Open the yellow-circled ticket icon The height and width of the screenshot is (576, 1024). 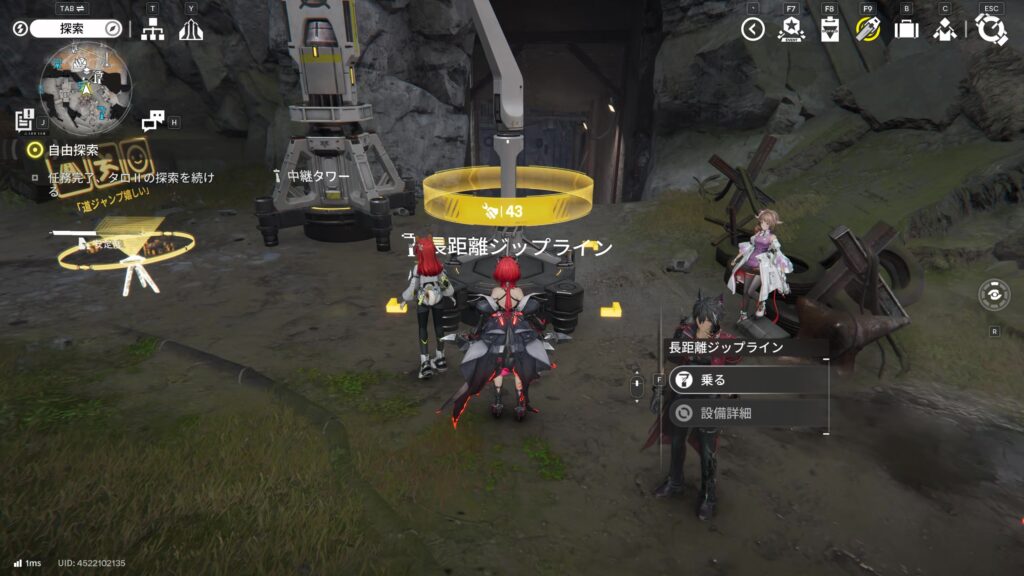click(x=868, y=29)
